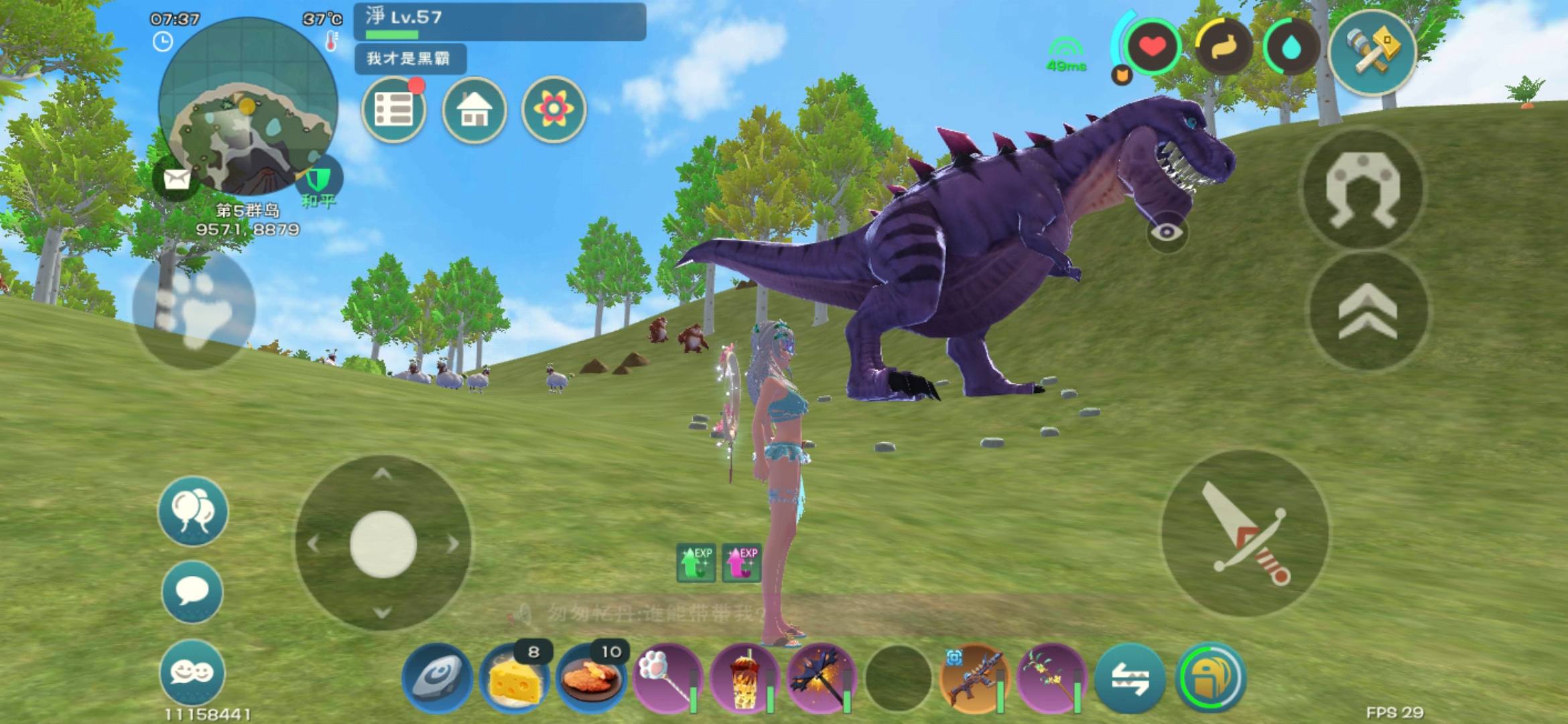1568x724 pixels.
Task: Open the yellow backpack inventory
Action: tap(1210, 678)
